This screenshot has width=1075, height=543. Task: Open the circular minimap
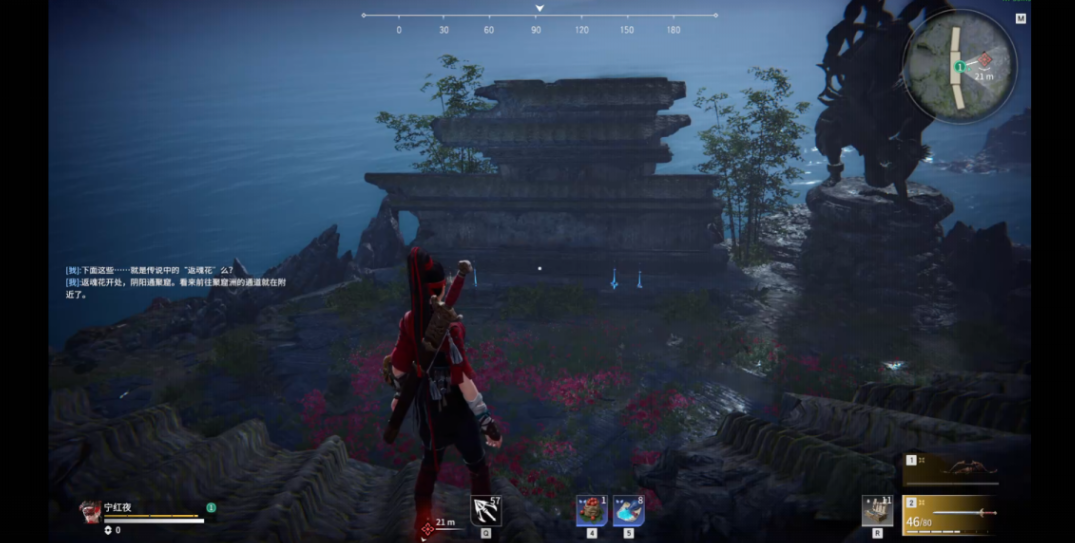(959, 66)
